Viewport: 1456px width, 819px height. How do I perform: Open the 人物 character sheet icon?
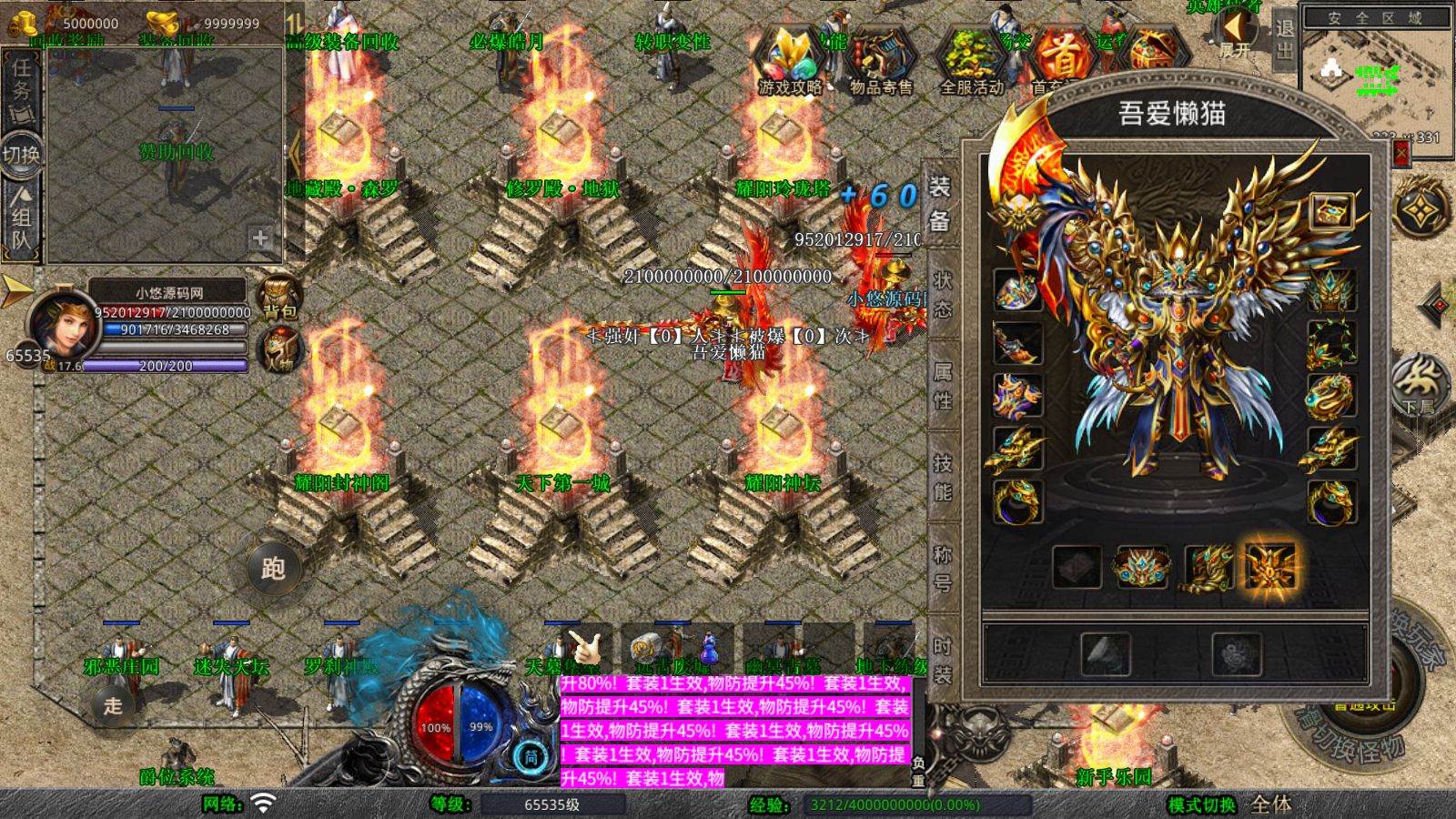[279, 350]
